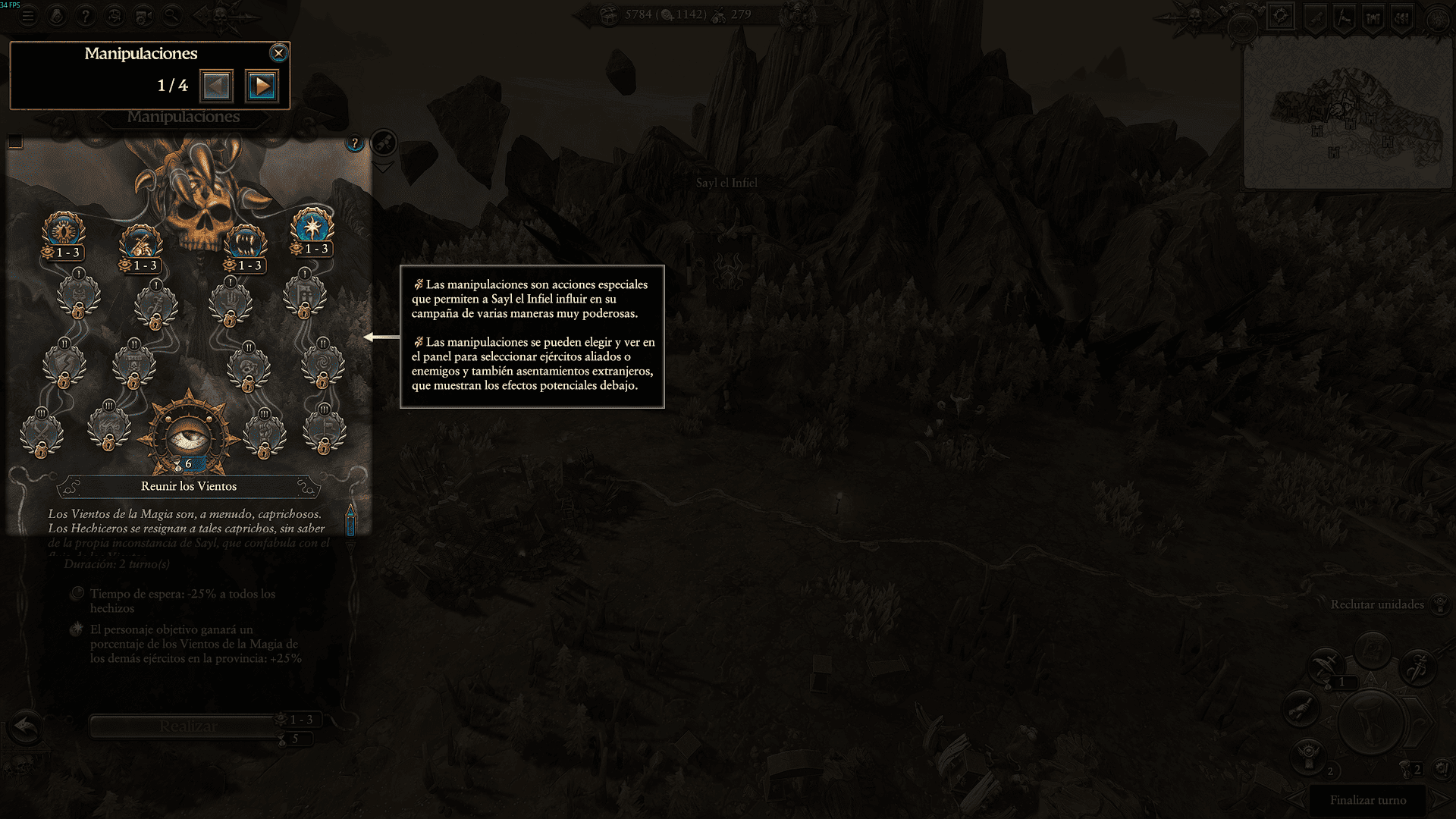Open help for the manipulations panel

pyautogui.click(x=354, y=143)
